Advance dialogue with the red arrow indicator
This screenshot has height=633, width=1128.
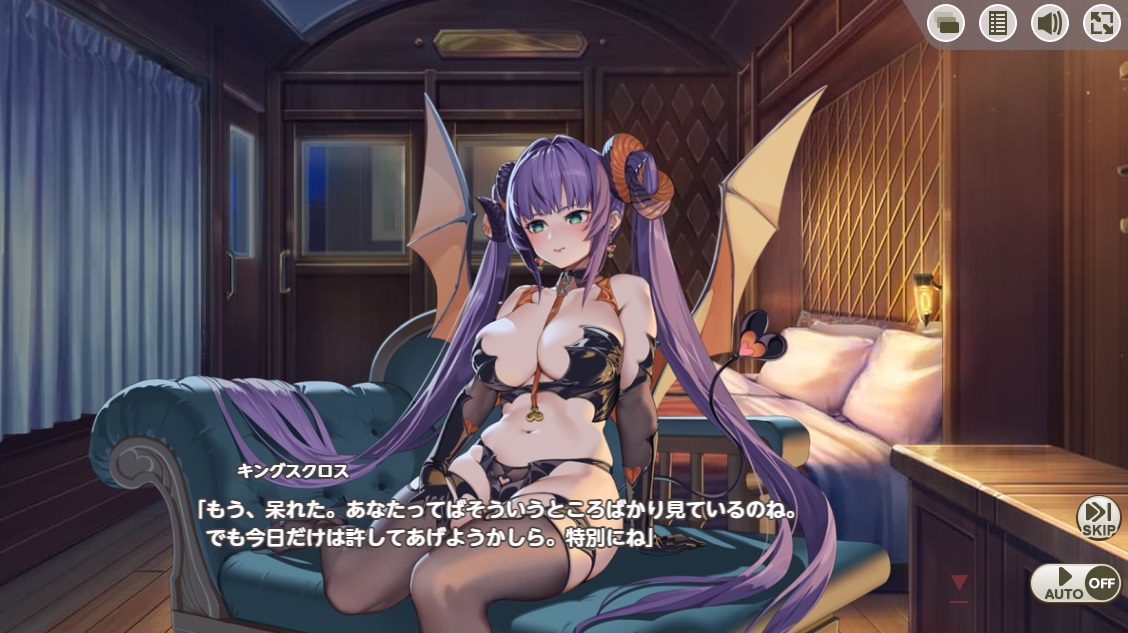959,582
